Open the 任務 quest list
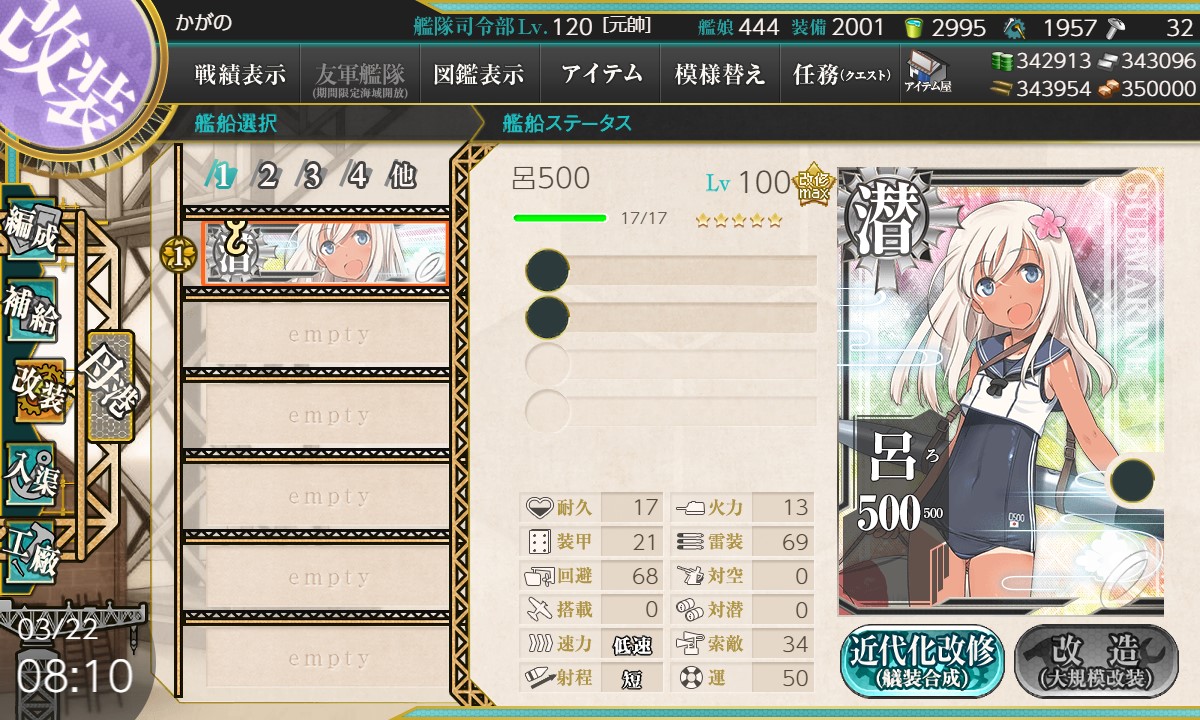The image size is (1200, 720). point(840,75)
